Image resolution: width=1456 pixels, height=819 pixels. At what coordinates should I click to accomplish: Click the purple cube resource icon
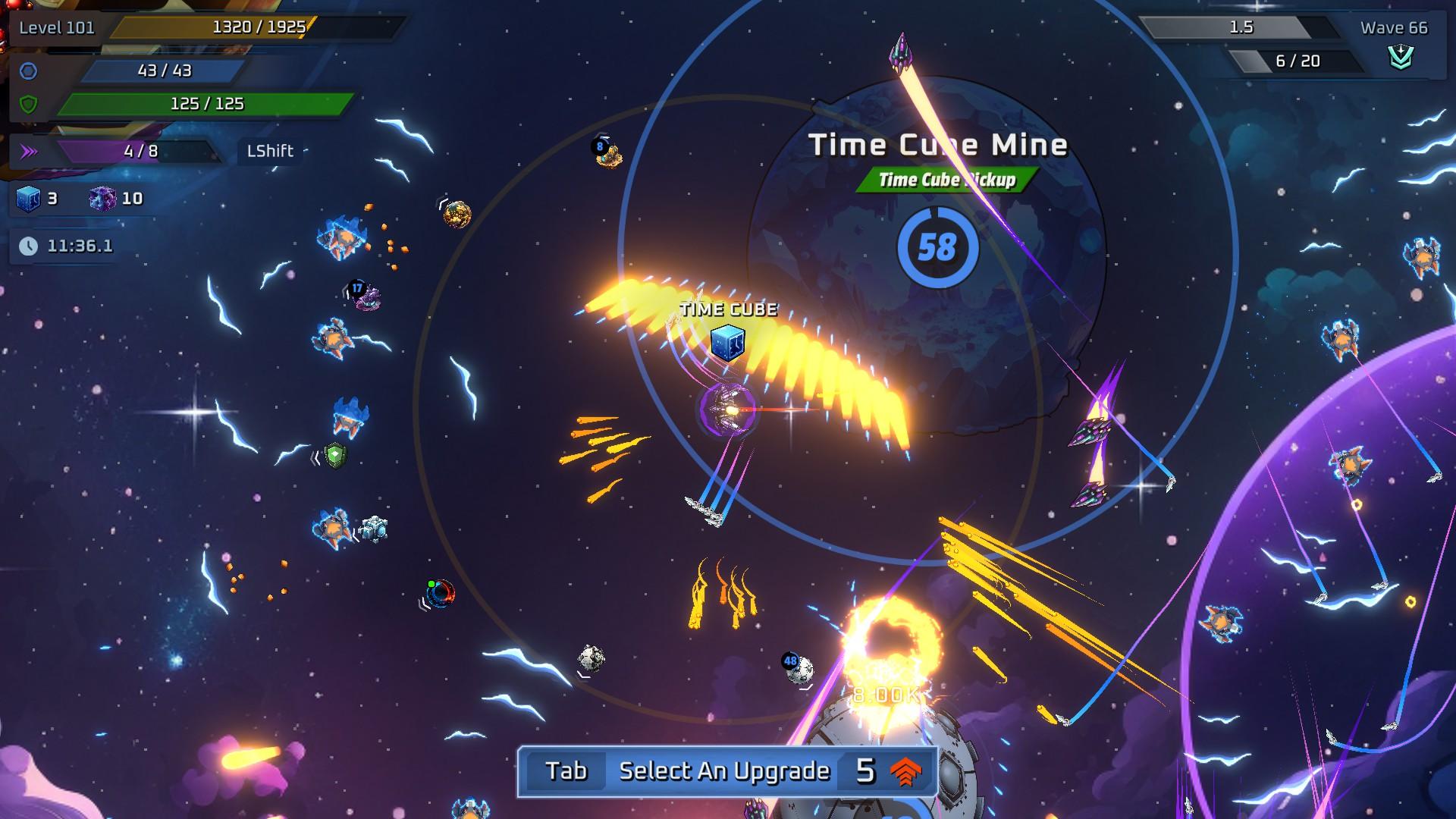(102, 199)
